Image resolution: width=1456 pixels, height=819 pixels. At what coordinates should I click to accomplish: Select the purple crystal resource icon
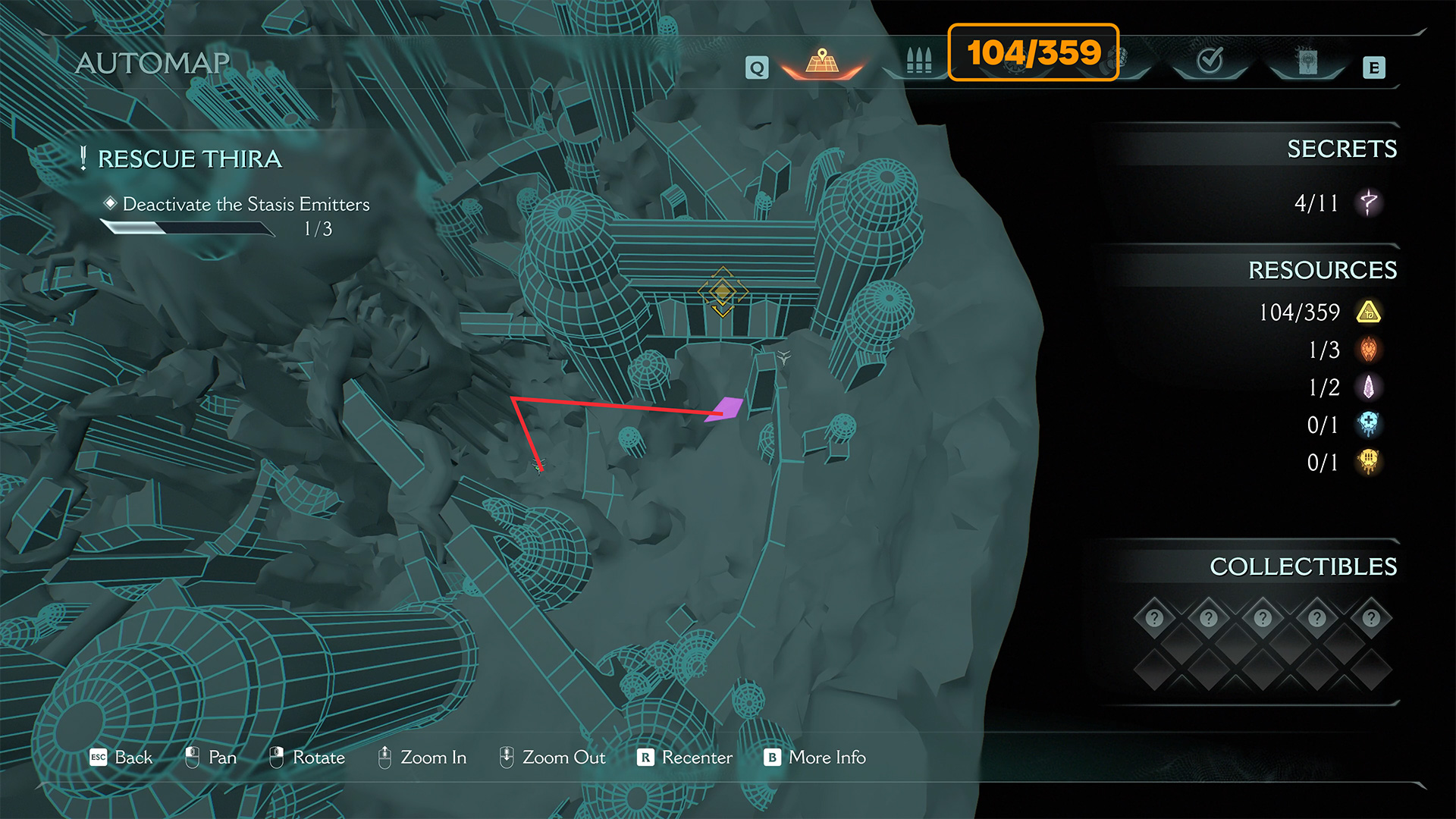tap(1369, 388)
